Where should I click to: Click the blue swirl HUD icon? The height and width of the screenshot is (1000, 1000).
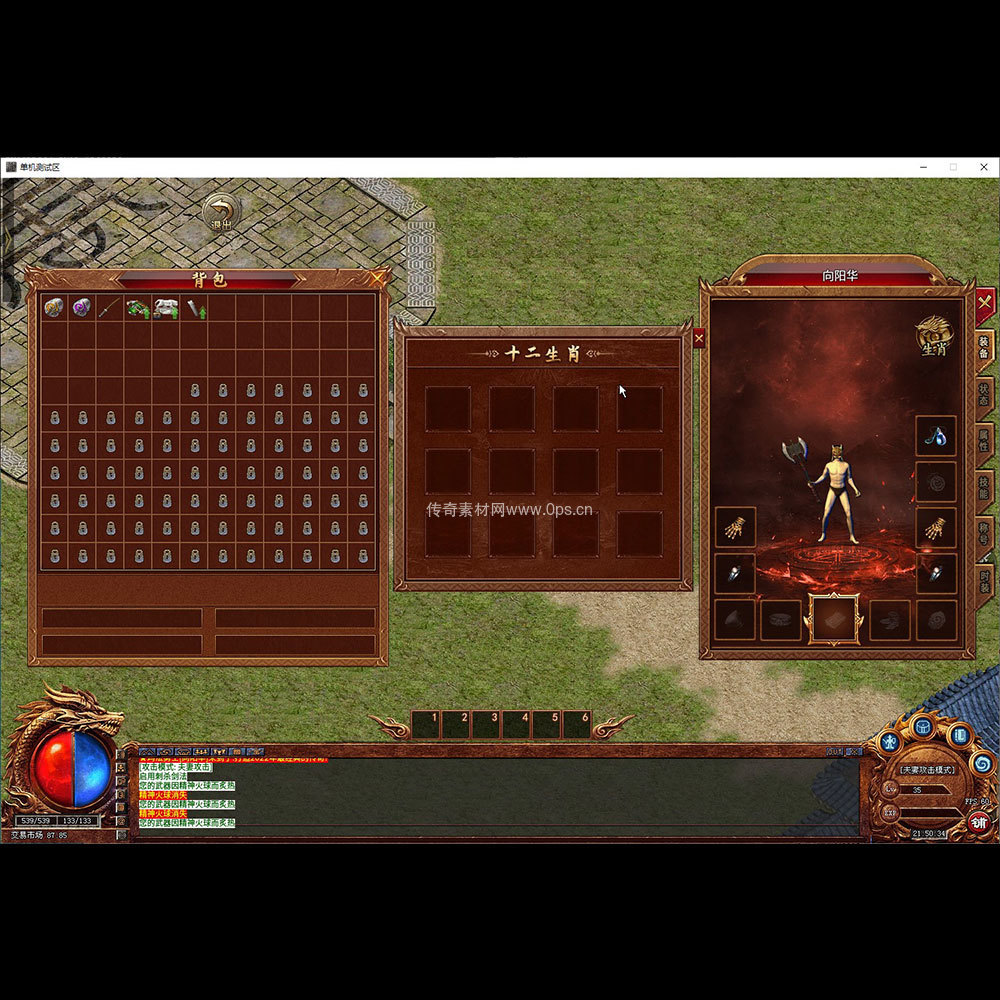[x=981, y=764]
